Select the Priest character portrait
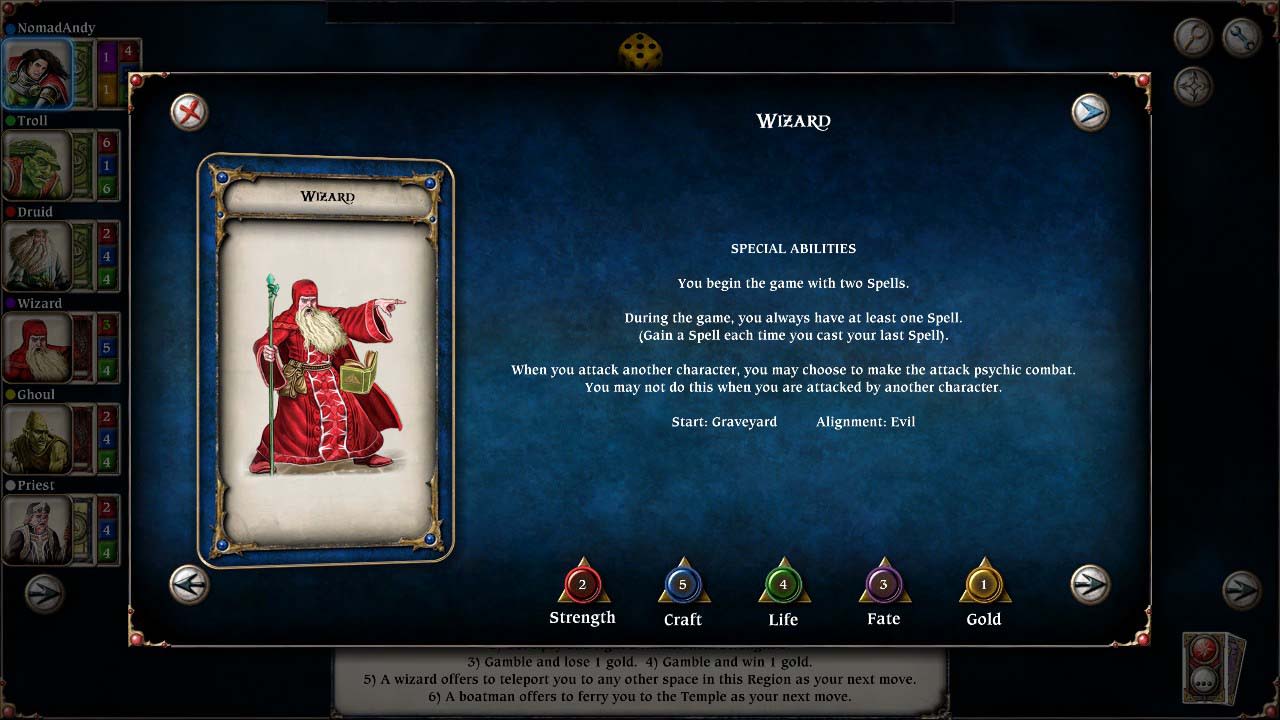This screenshot has height=720, width=1280. tap(35, 528)
